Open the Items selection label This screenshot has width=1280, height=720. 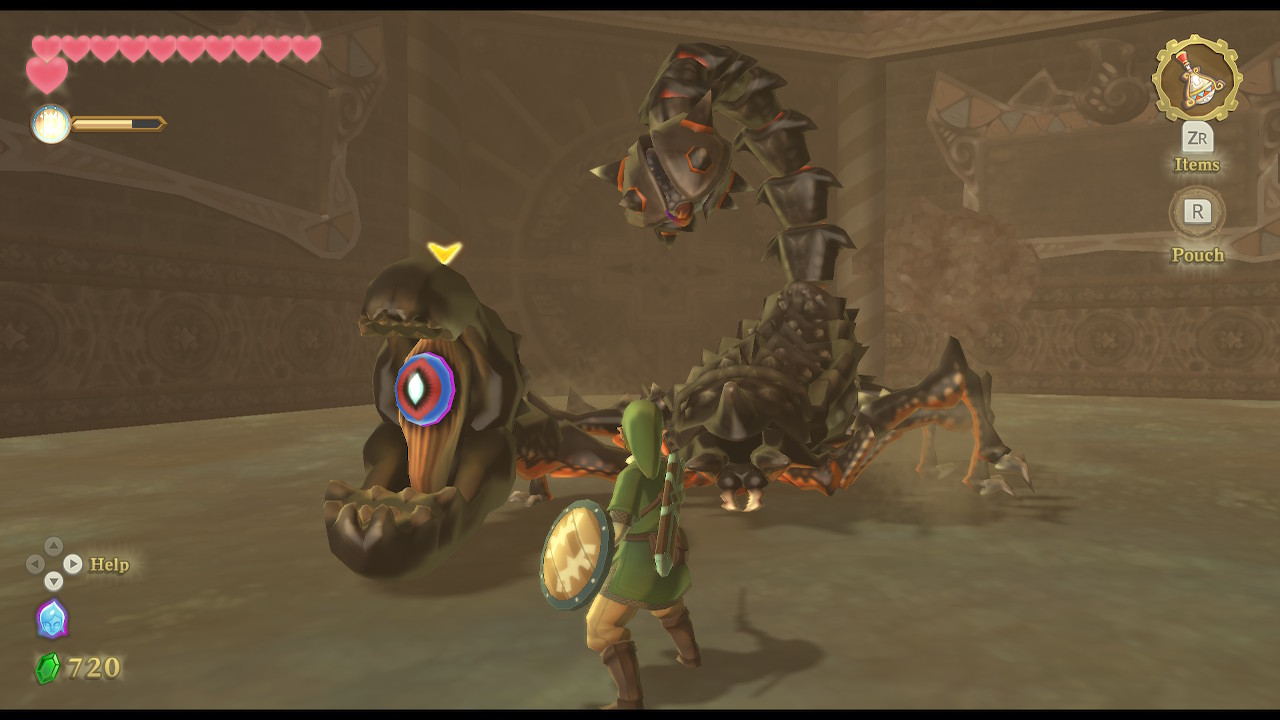[1196, 165]
